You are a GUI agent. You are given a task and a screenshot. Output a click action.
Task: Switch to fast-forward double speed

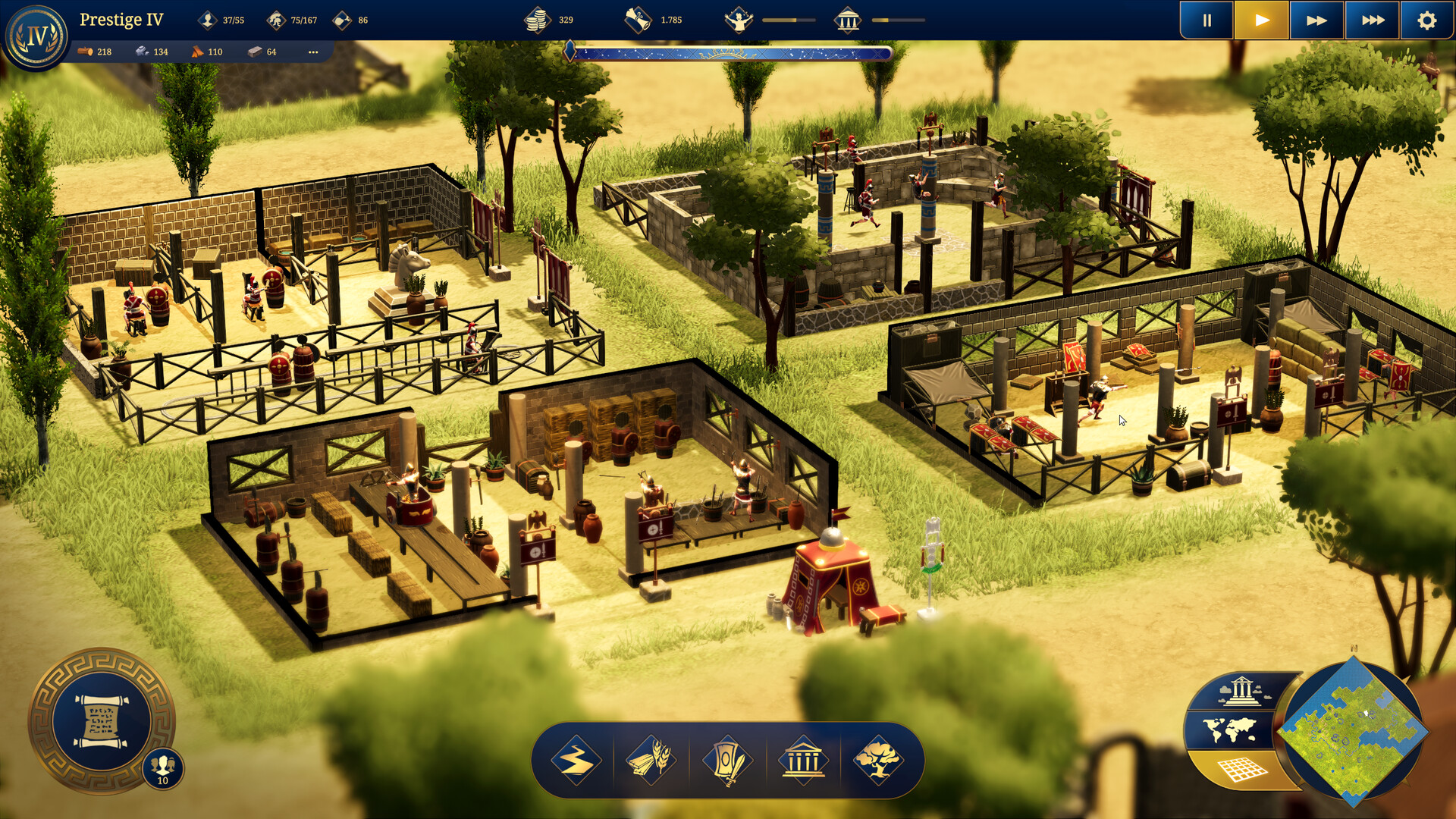coord(1317,20)
